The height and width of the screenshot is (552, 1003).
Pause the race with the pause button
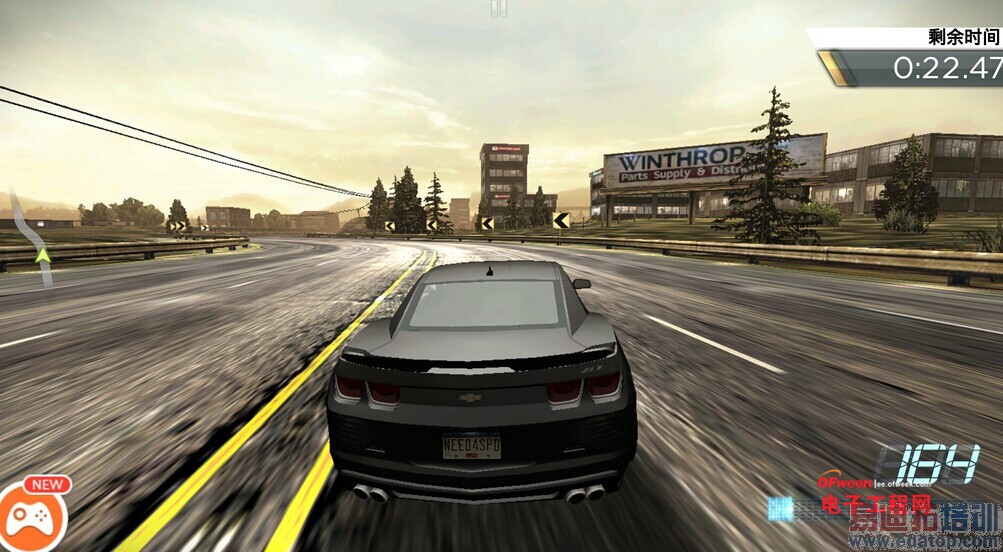point(499,8)
